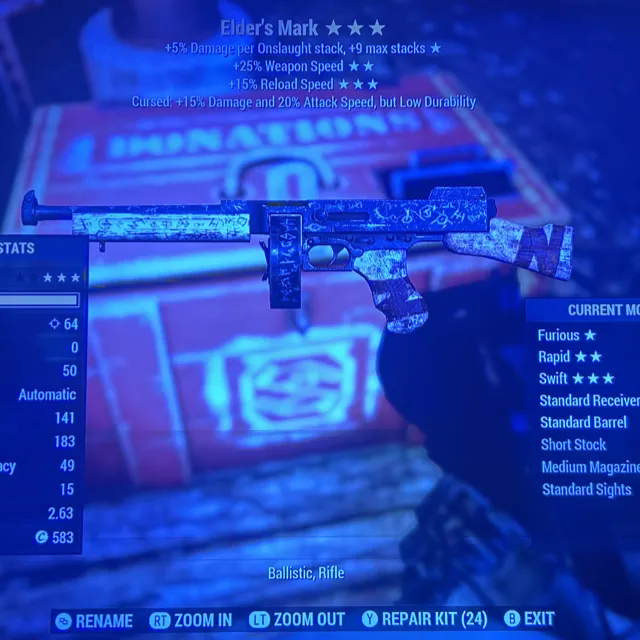
Task: Highlight the Standard Sights mod row
Action: tap(587, 489)
